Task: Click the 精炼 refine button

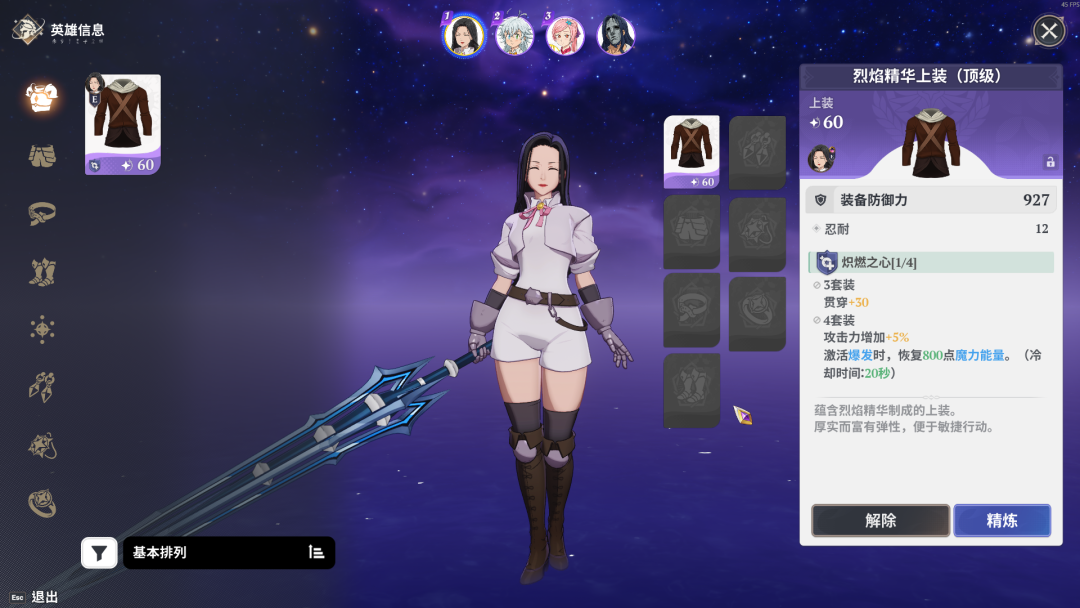Action: [x=1001, y=520]
